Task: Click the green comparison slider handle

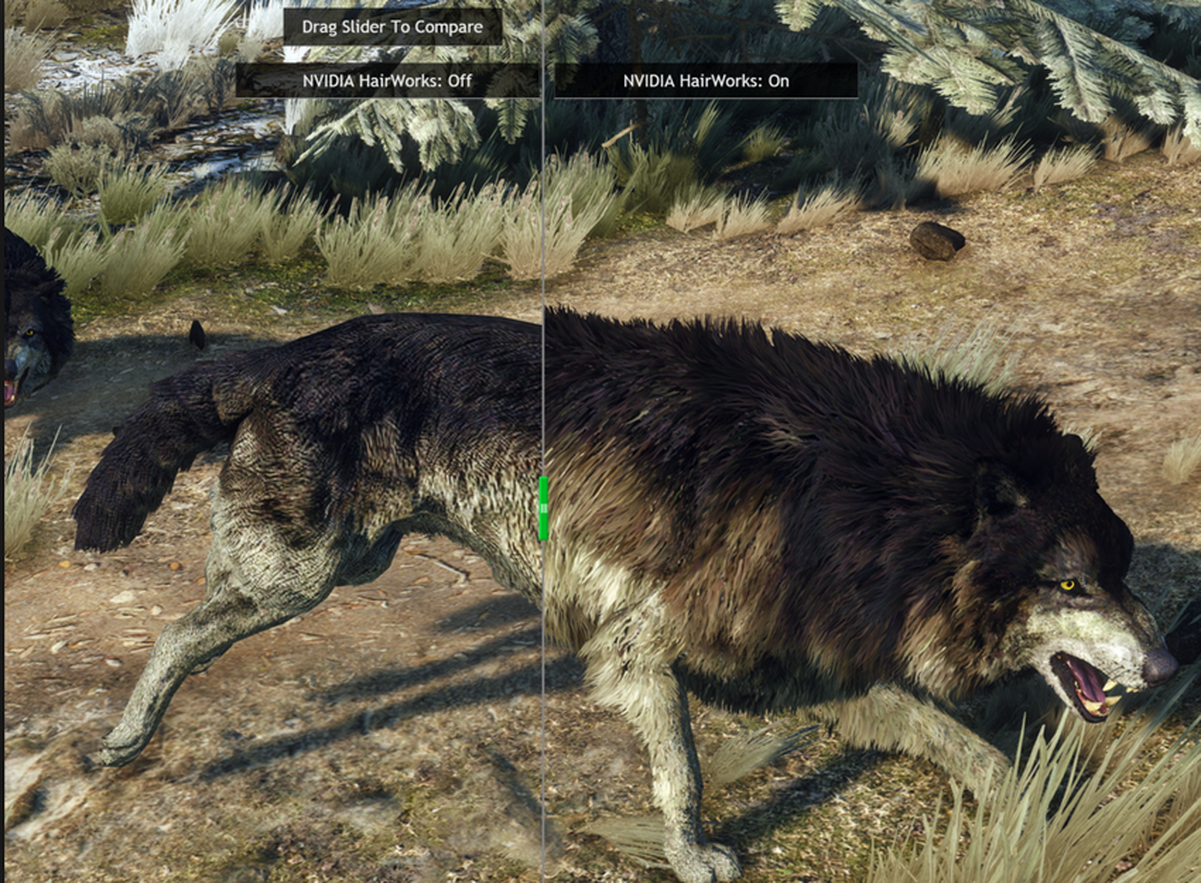Action: click(x=543, y=508)
